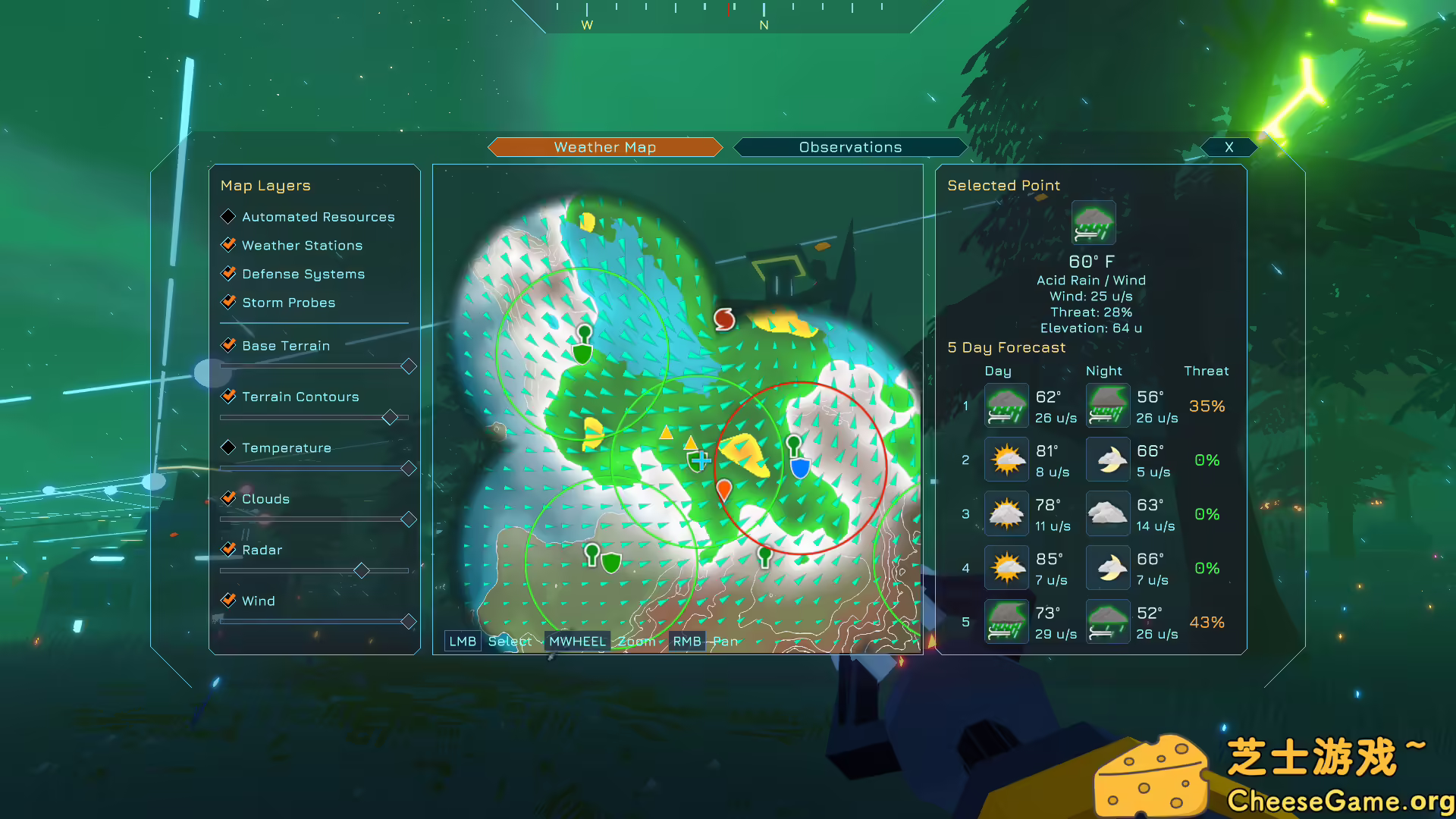
Task: Click the Base Terrain slider handle
Action: point(409,366)
